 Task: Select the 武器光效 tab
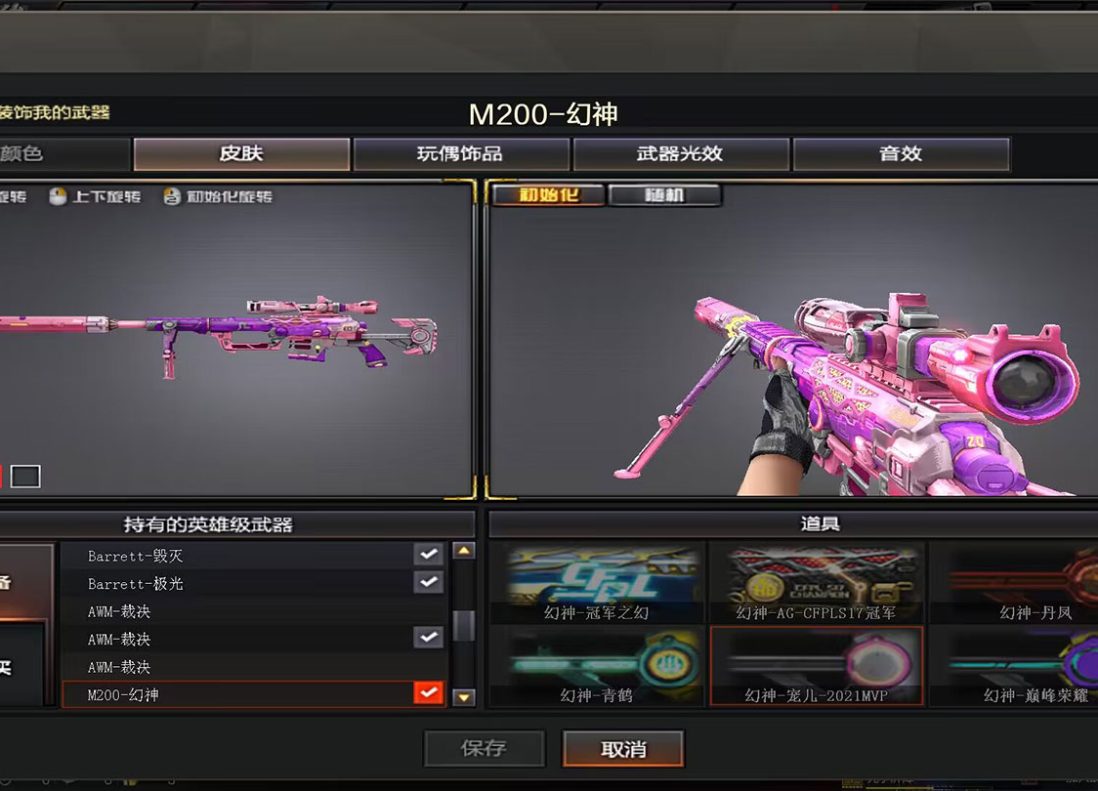[680, 154]
